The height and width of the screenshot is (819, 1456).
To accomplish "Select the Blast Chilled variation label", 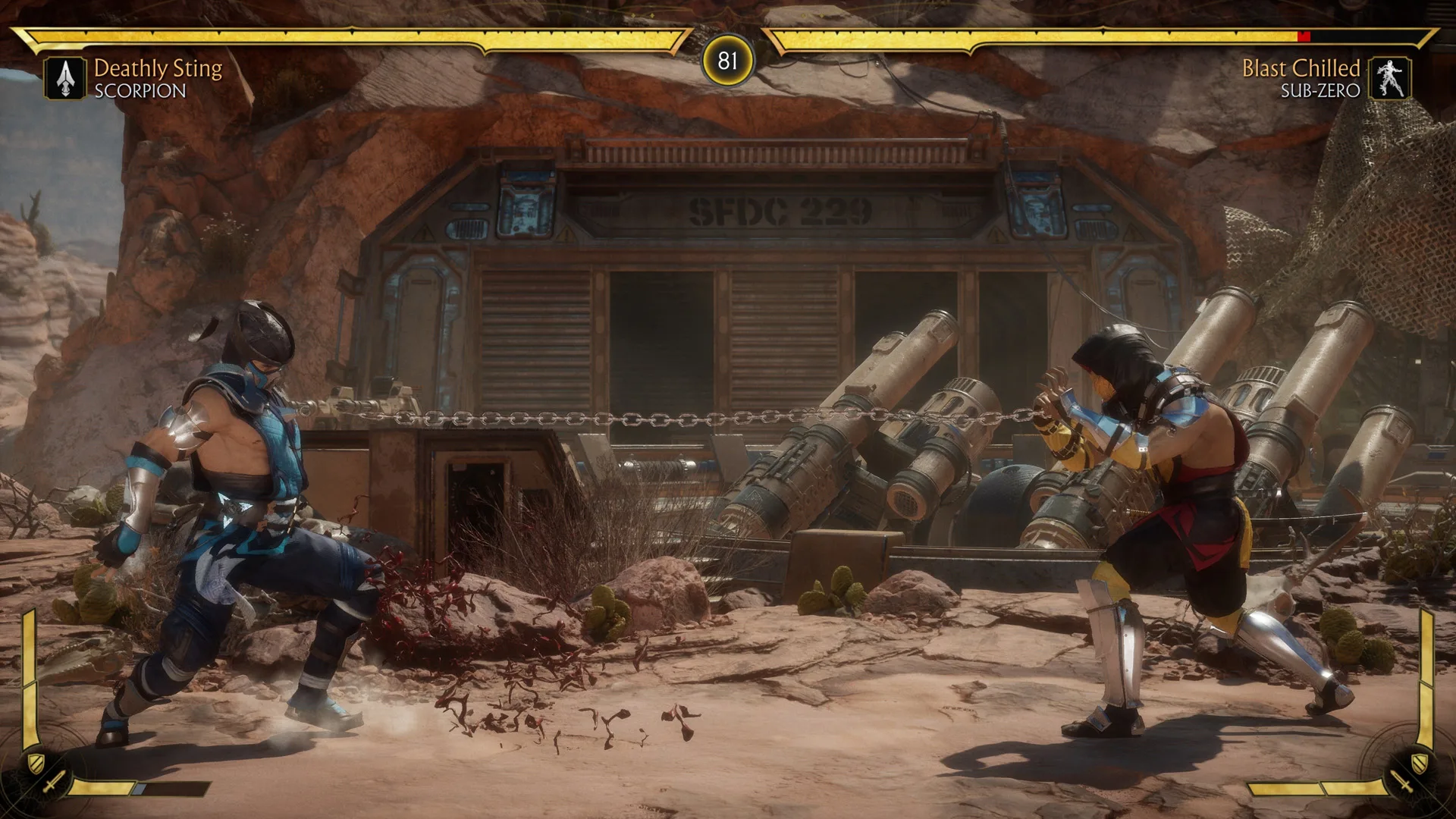I will pyautogui.click(x=1301, y=68).
